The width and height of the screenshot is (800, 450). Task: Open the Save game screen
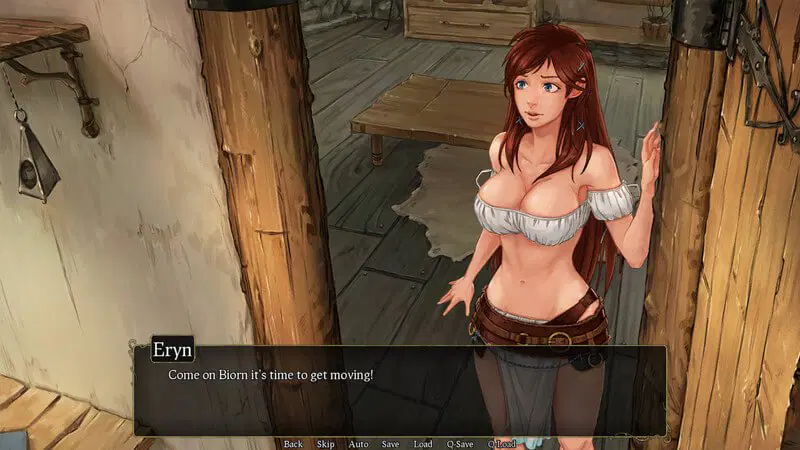coord(390,444)
